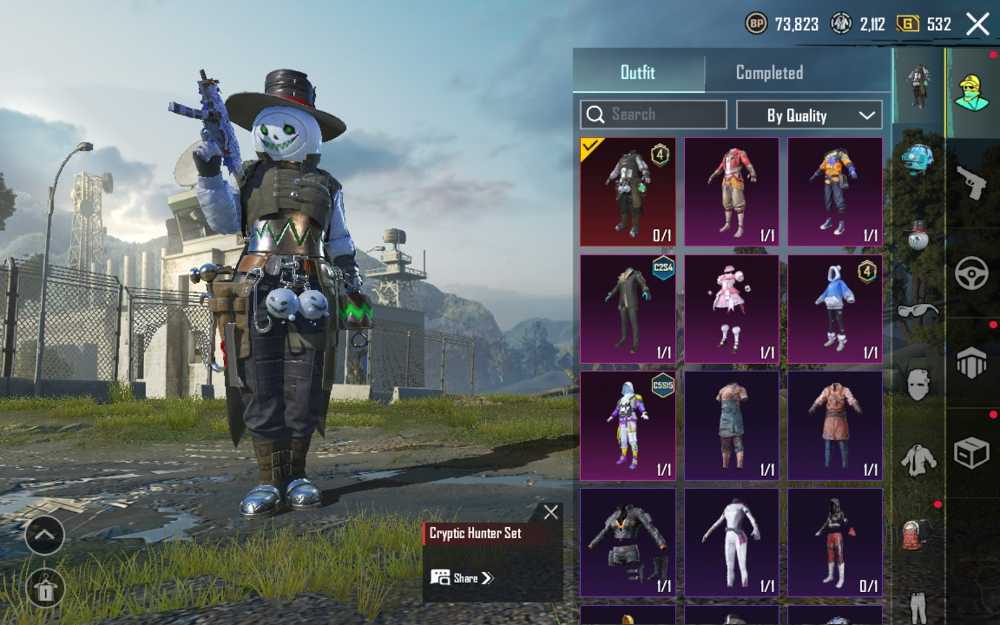Screen dimensions: 1000x625
Task: Switch to the Completed tab
Action: [x=769, y=73]
